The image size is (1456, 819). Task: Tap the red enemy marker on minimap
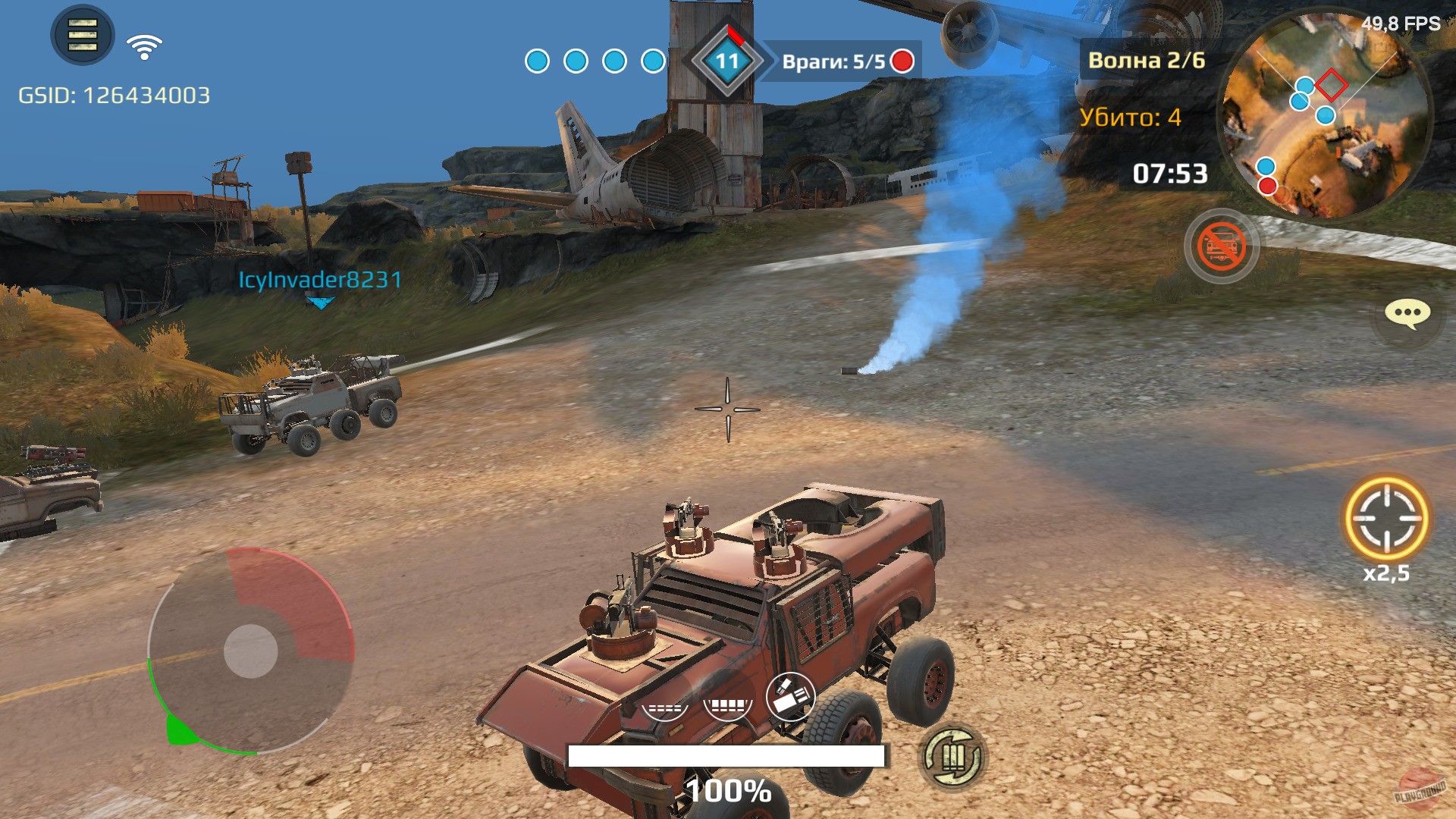1267,187
